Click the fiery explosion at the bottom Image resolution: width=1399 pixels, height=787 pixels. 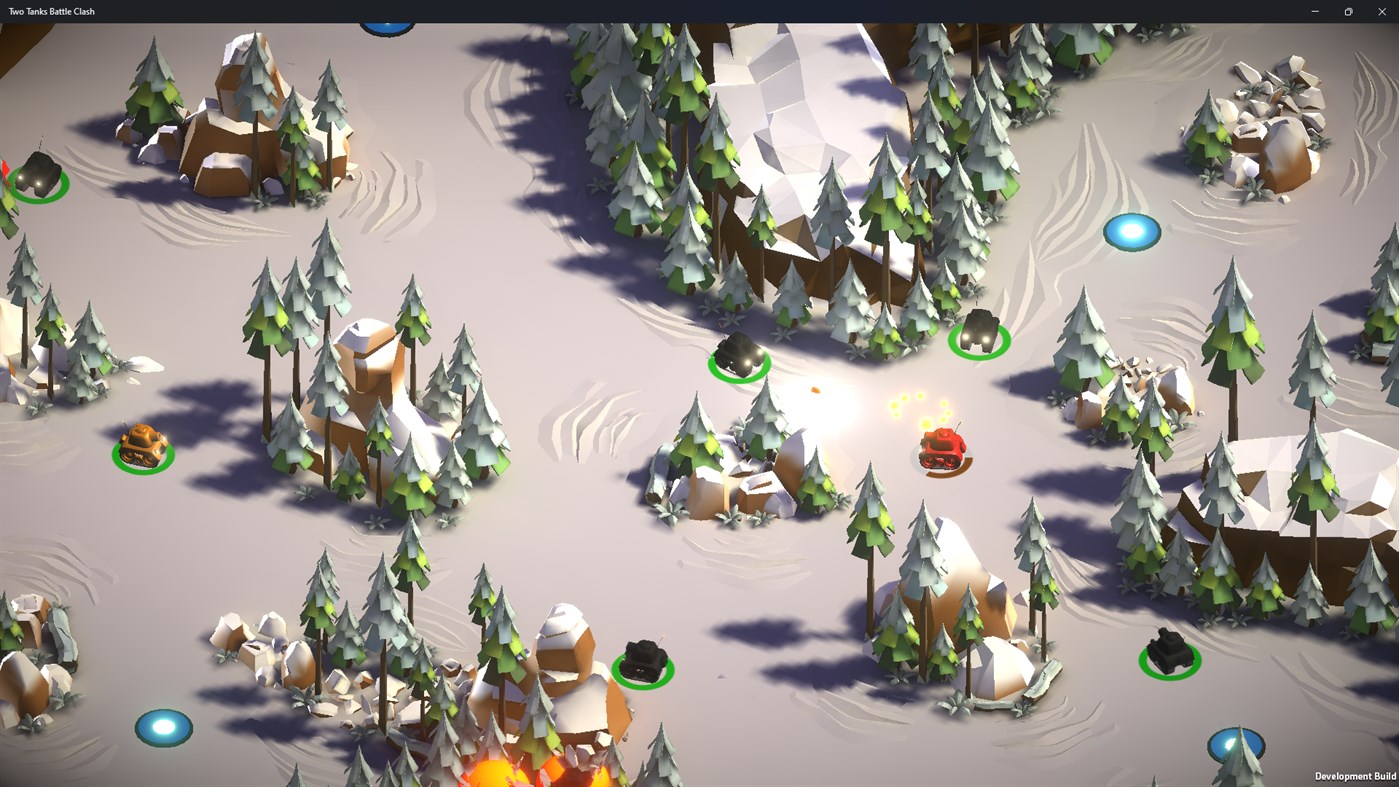493,777
